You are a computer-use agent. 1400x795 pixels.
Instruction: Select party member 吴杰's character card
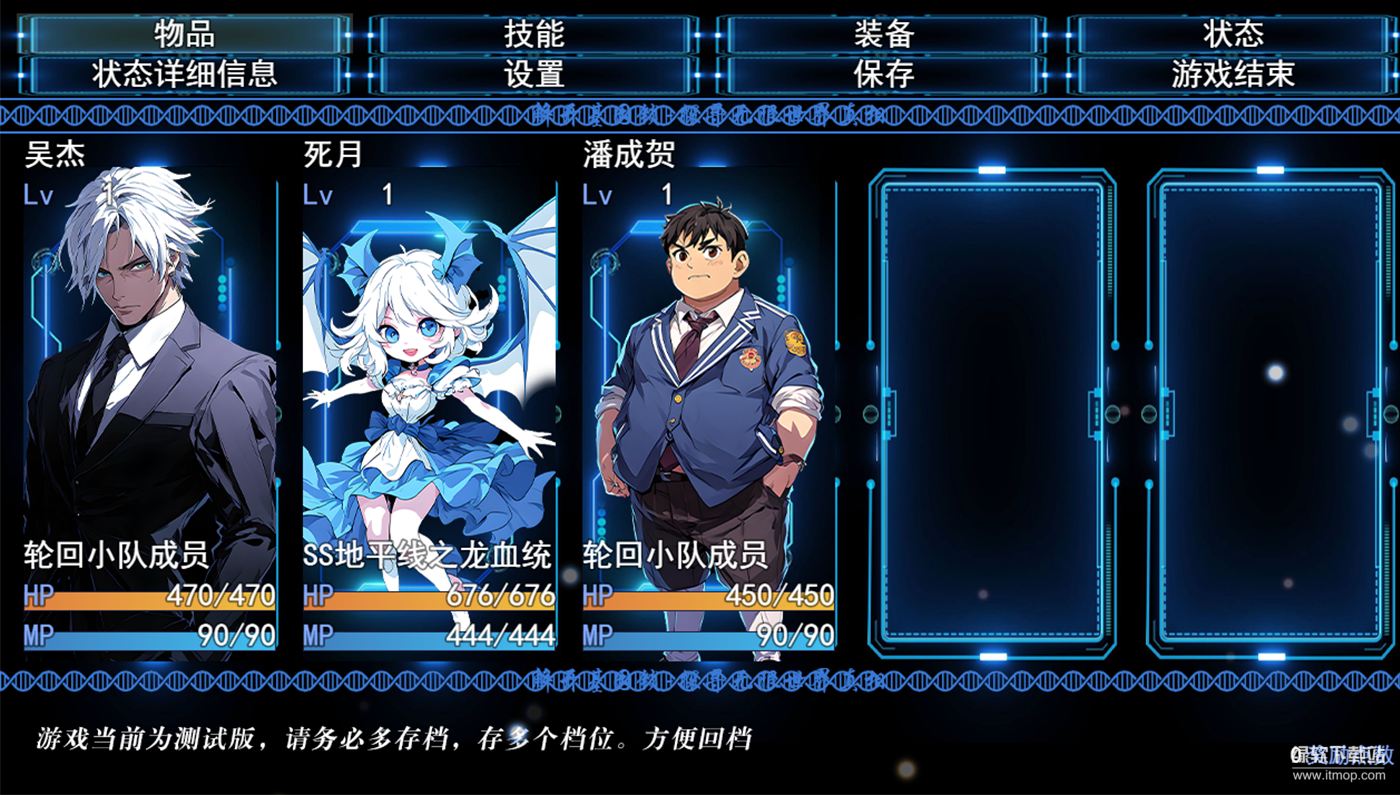click(x=150, y=400)
